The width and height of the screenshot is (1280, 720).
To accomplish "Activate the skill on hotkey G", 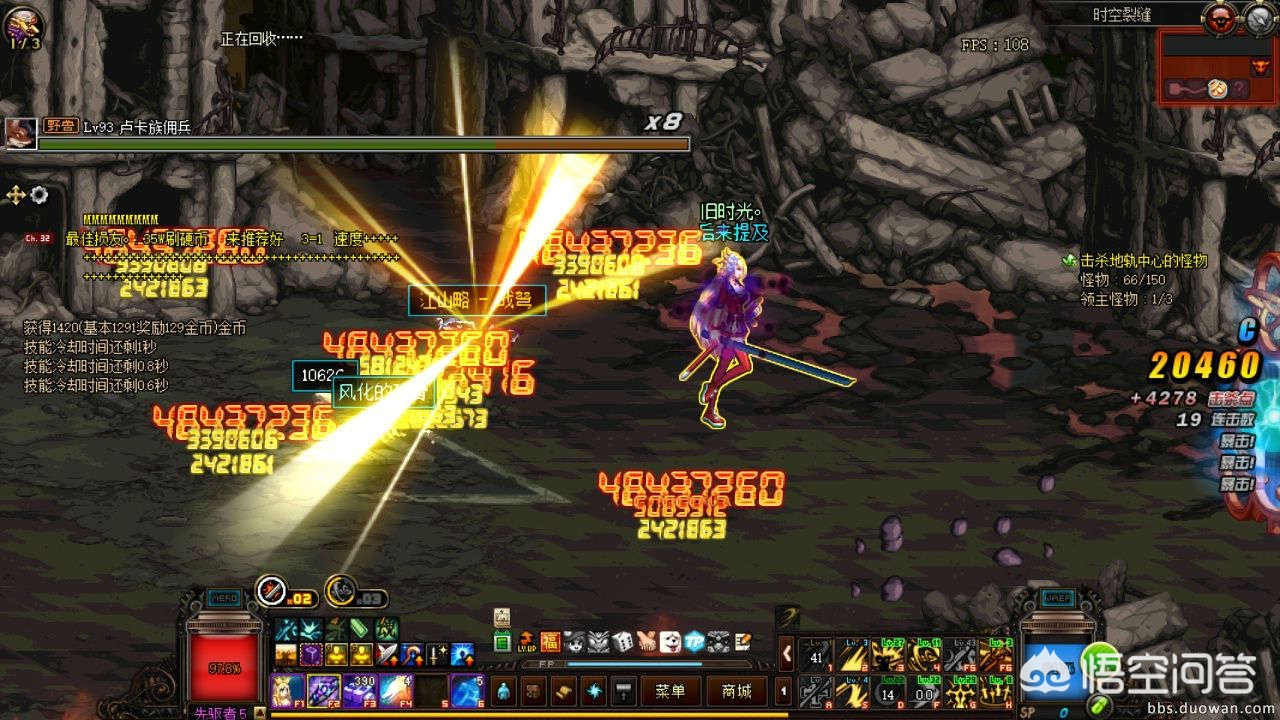I will pyautogui.click(x=959, y=691).
